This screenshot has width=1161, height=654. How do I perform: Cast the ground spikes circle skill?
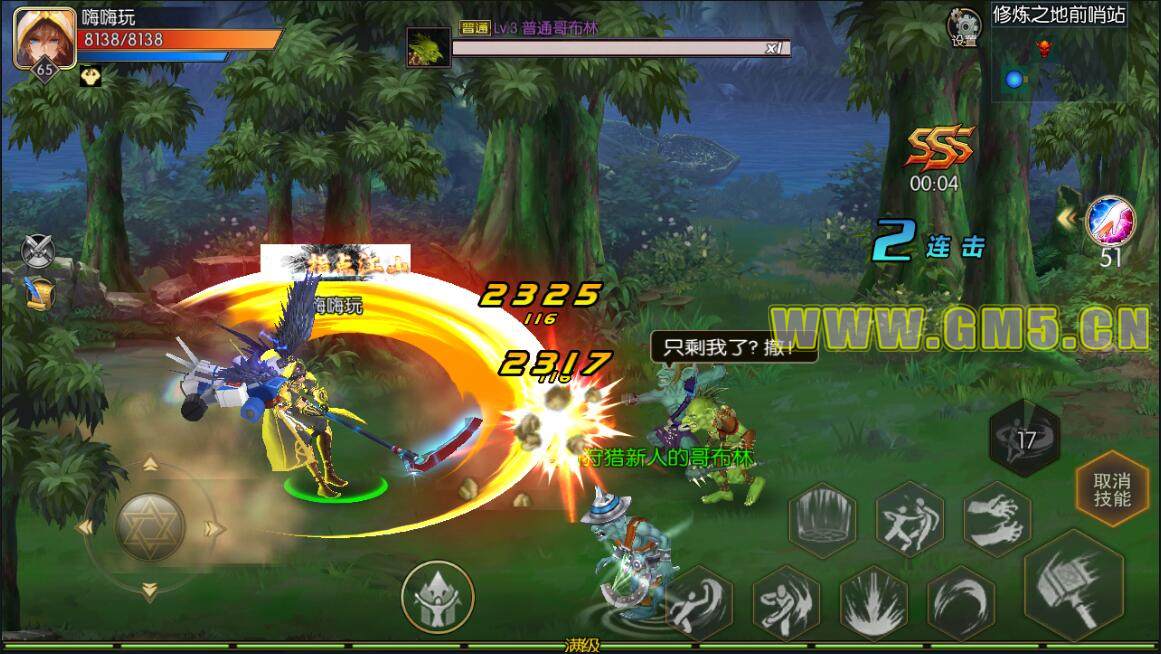pos(823,521)
